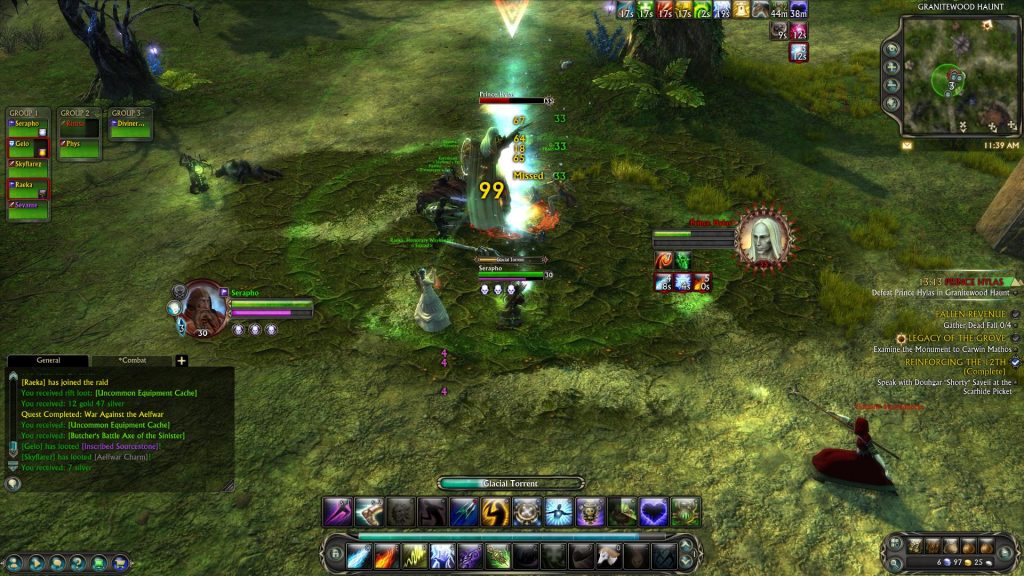Target Skyflarez in the raid frames
Screen dimensions: 1024x576
click(x=27, y=163)
